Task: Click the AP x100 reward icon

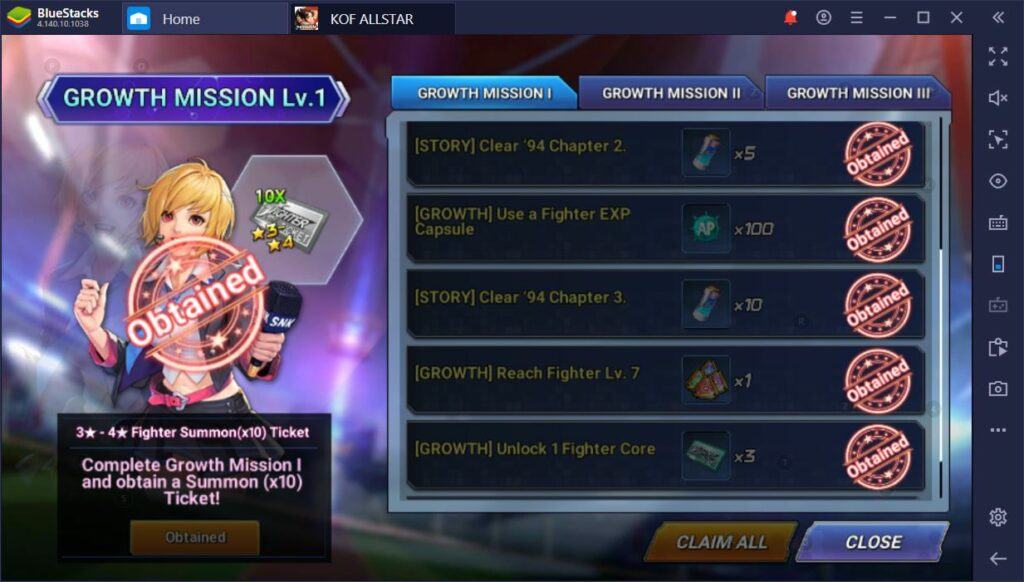Action: pyautogui.click(x=706, y=228)
